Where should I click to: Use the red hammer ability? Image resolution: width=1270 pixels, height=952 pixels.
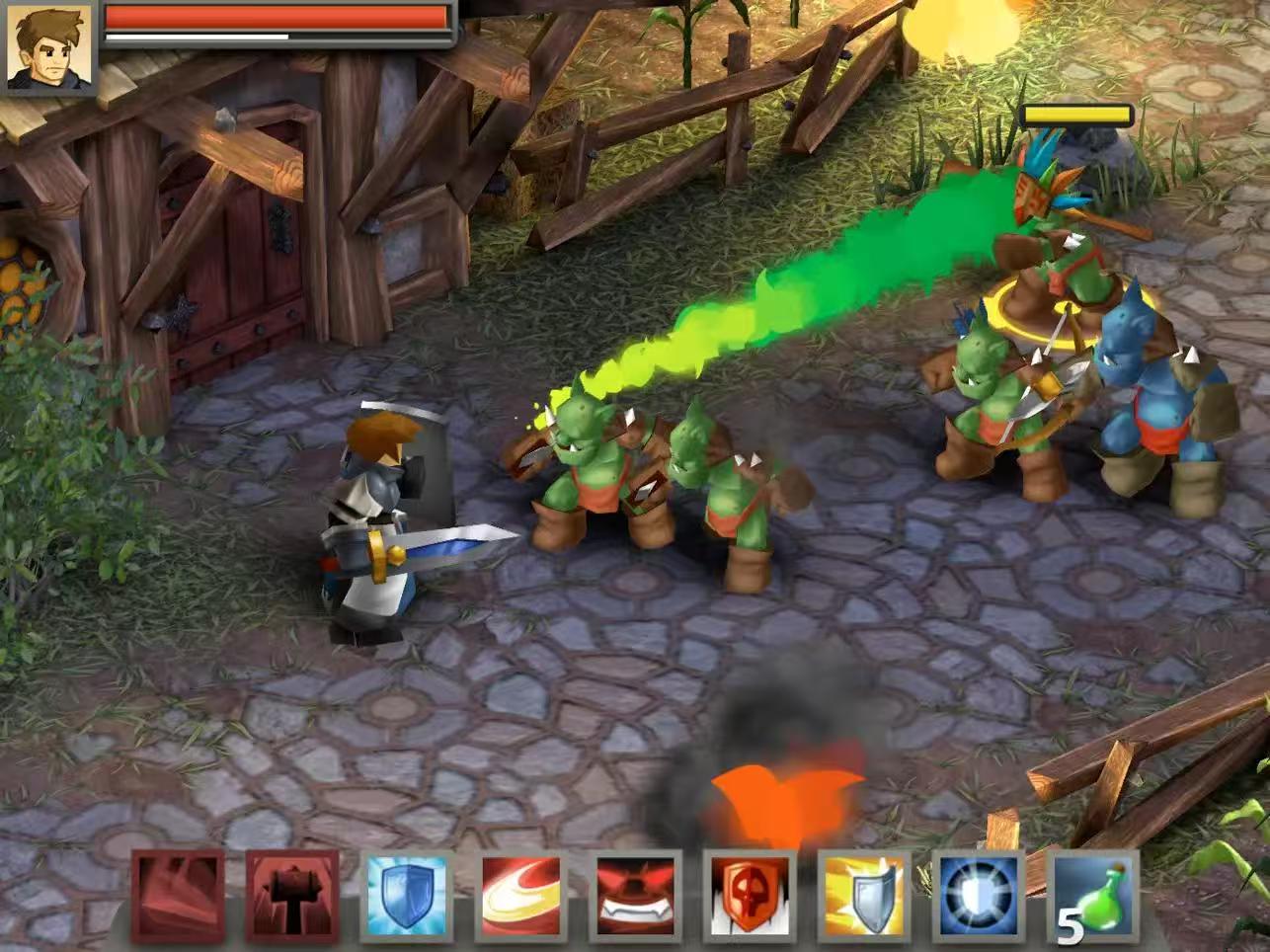(292, 896)
